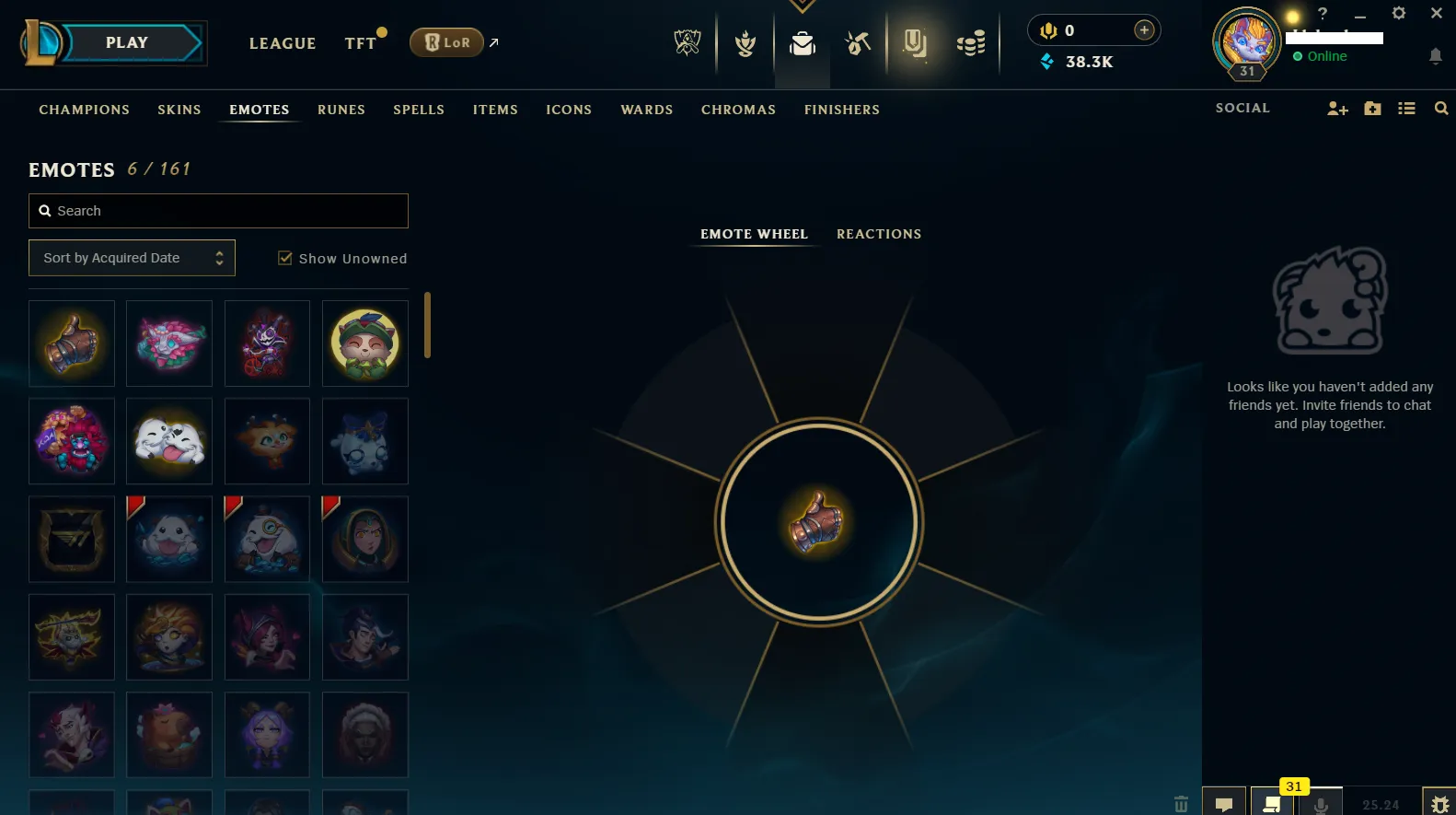Switch to the Reactions tab
This screenshot has height=815, width=1456.
click(x=878, y=234)
